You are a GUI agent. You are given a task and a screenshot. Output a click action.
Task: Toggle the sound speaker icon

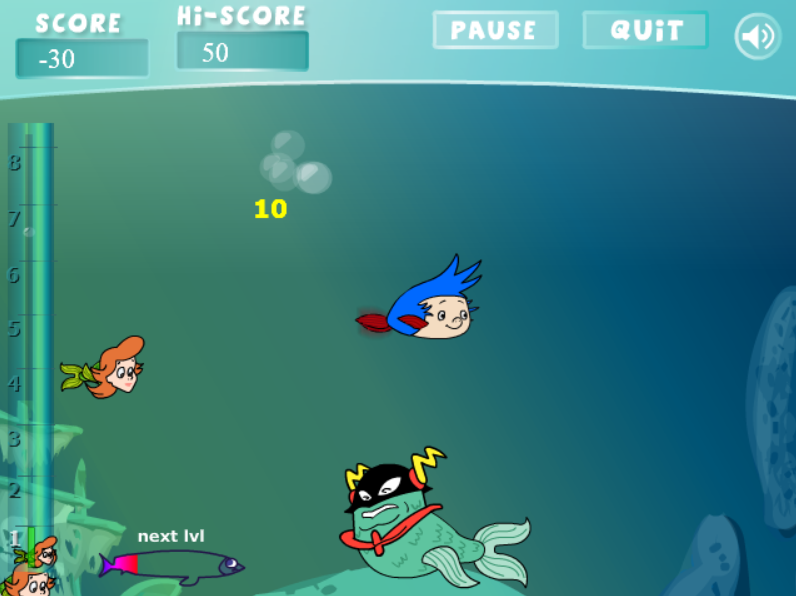coord(757,37)
